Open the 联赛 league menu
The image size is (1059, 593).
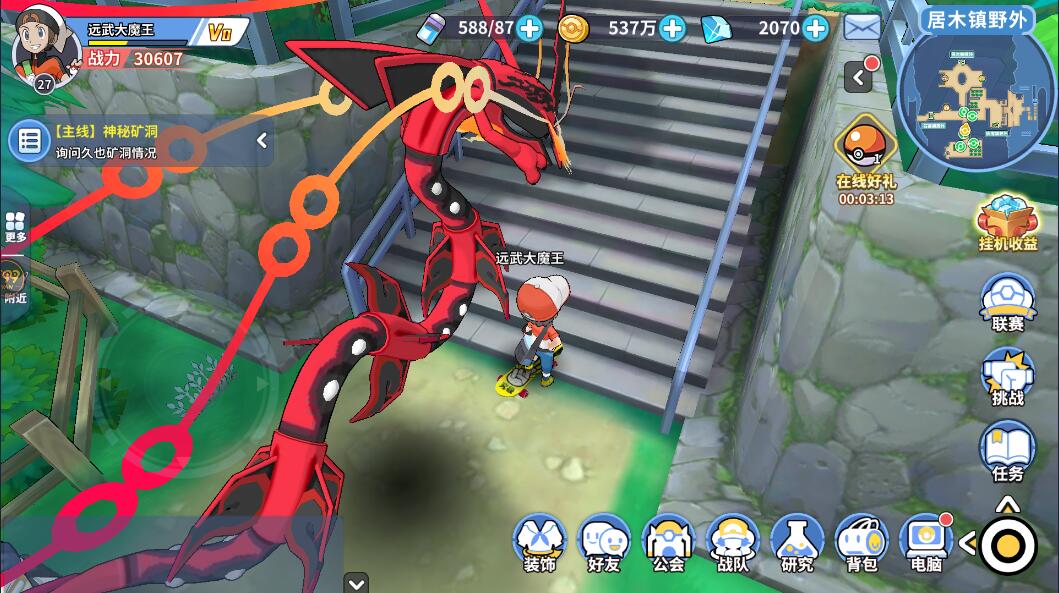[1007, 301]
